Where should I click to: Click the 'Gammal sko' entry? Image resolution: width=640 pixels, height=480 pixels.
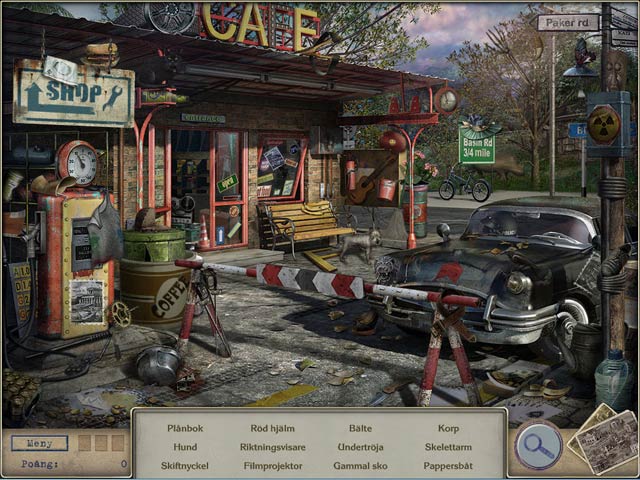coord(360,465)
